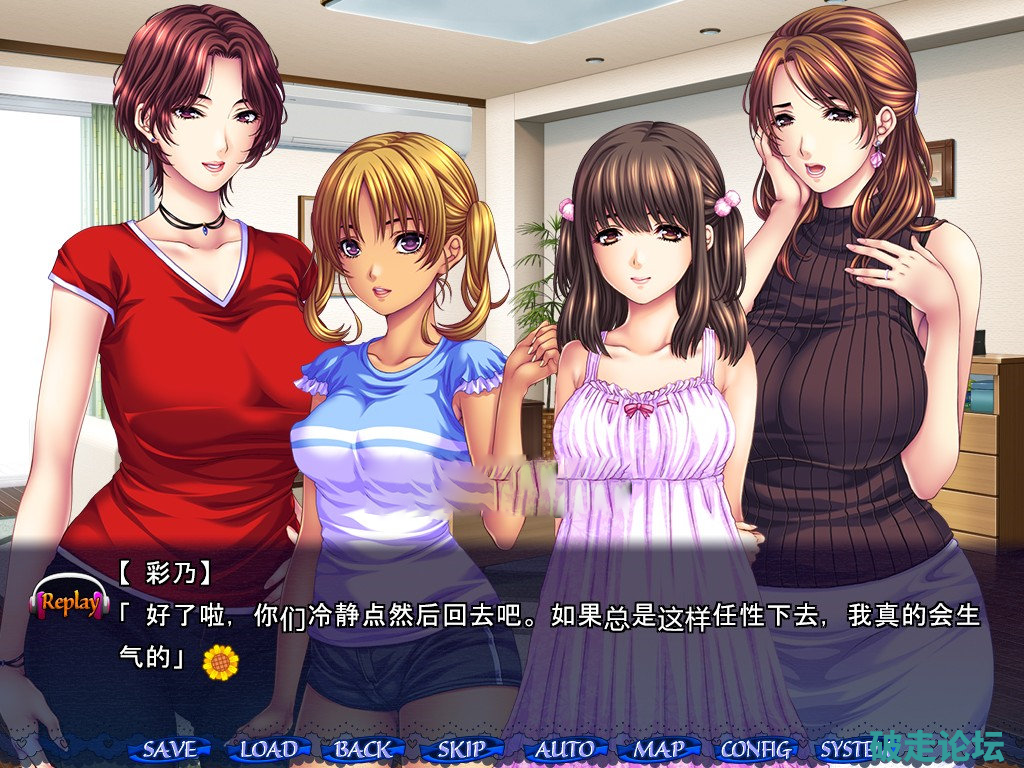Replay the voice line with Replay button

coord(69,602)
